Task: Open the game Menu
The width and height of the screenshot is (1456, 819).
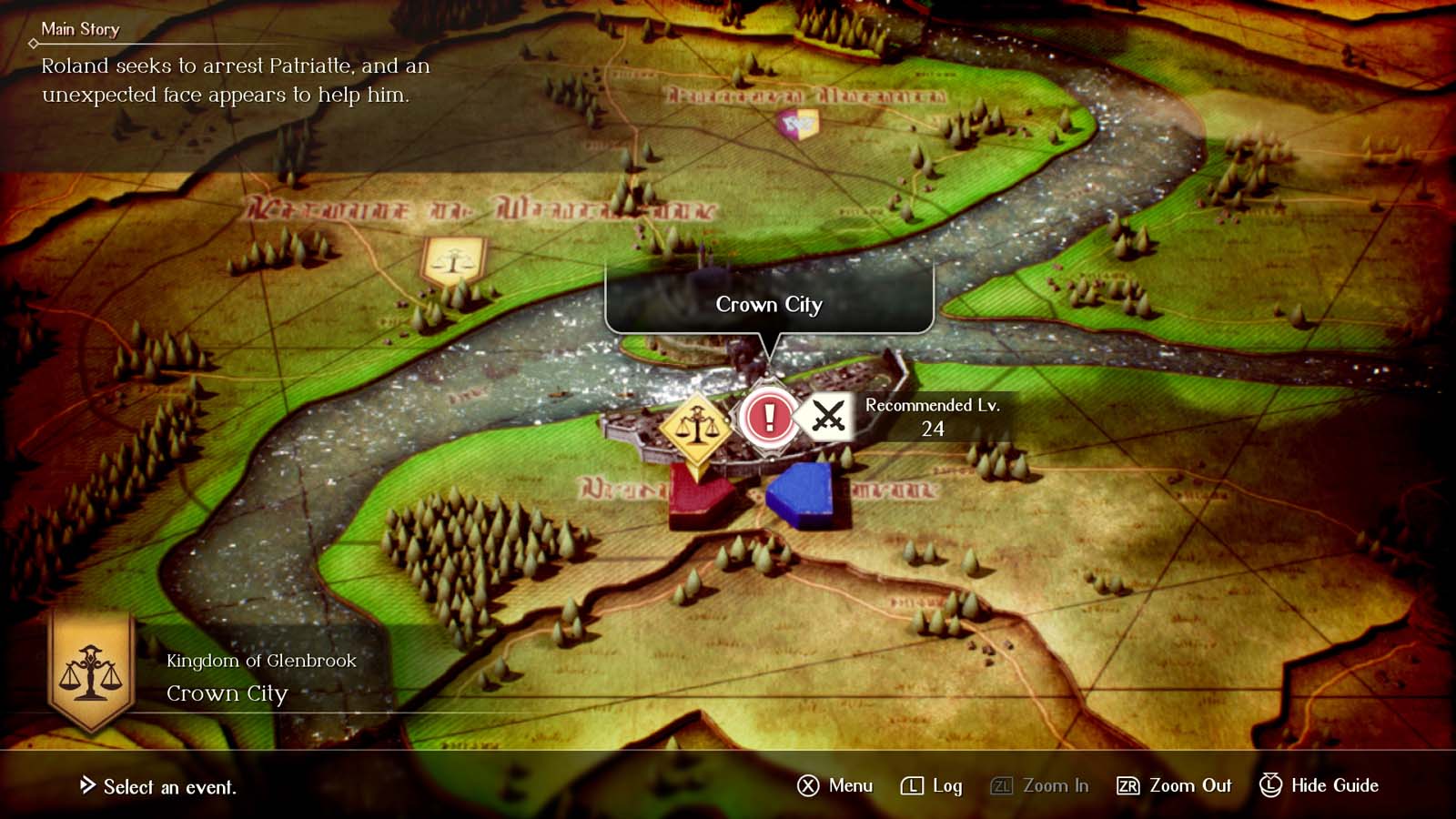Action: pyautogui.click(x=834, y=785)
